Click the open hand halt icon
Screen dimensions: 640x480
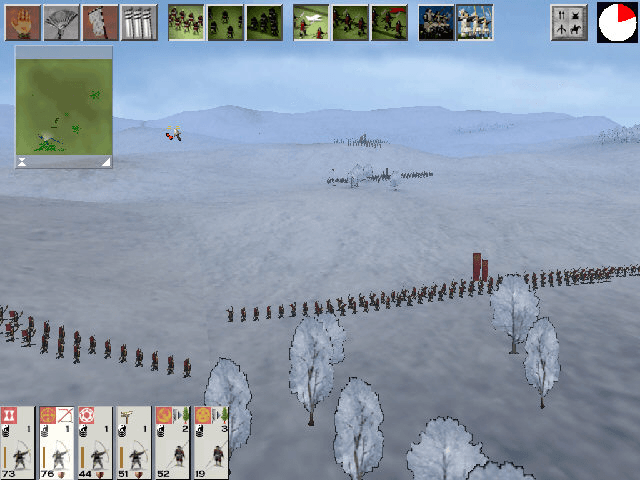pyautogui.click(x=24, y=22)
